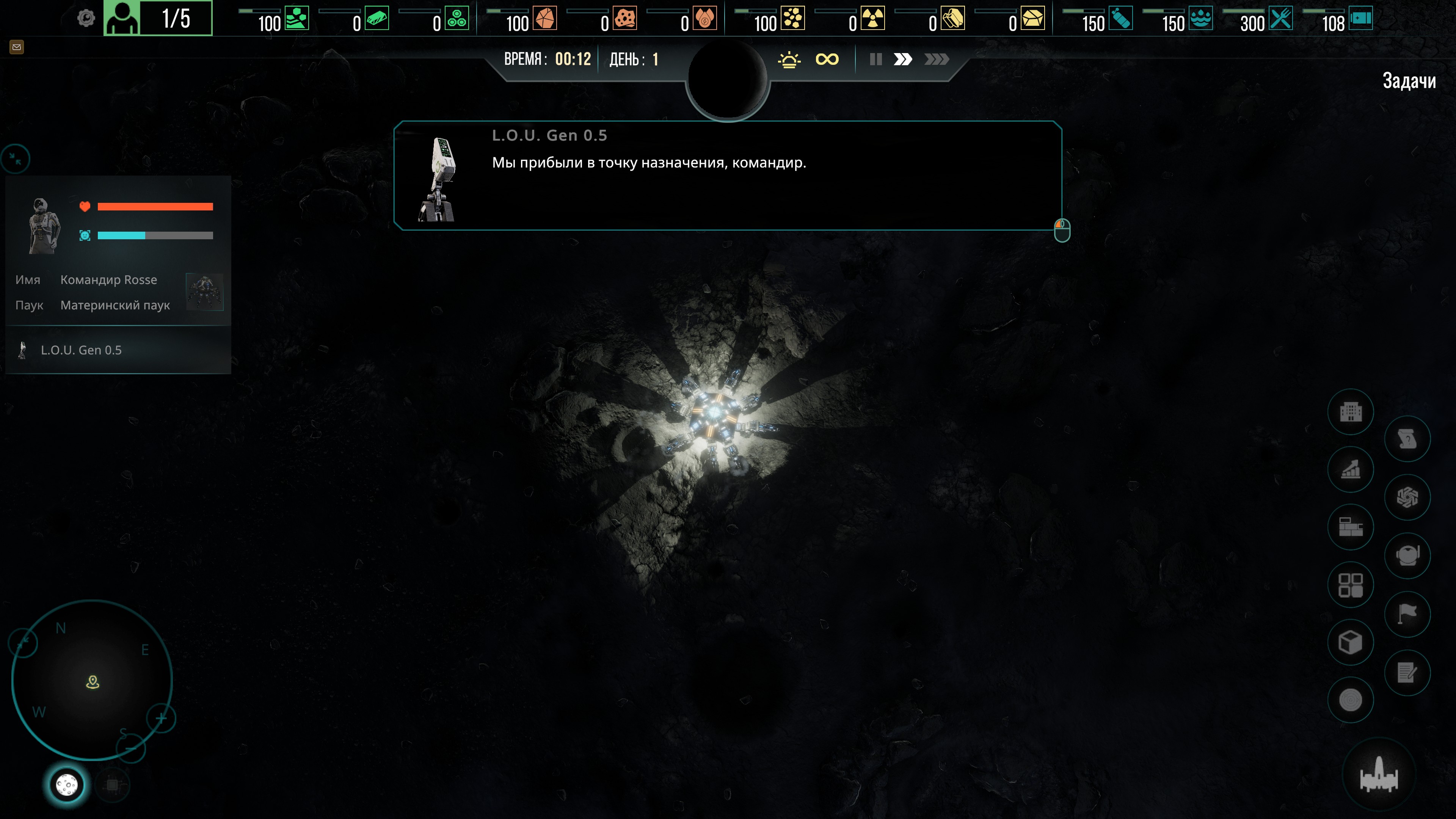Pause the game time
The image size is (1456, 819).
(875, 60)
